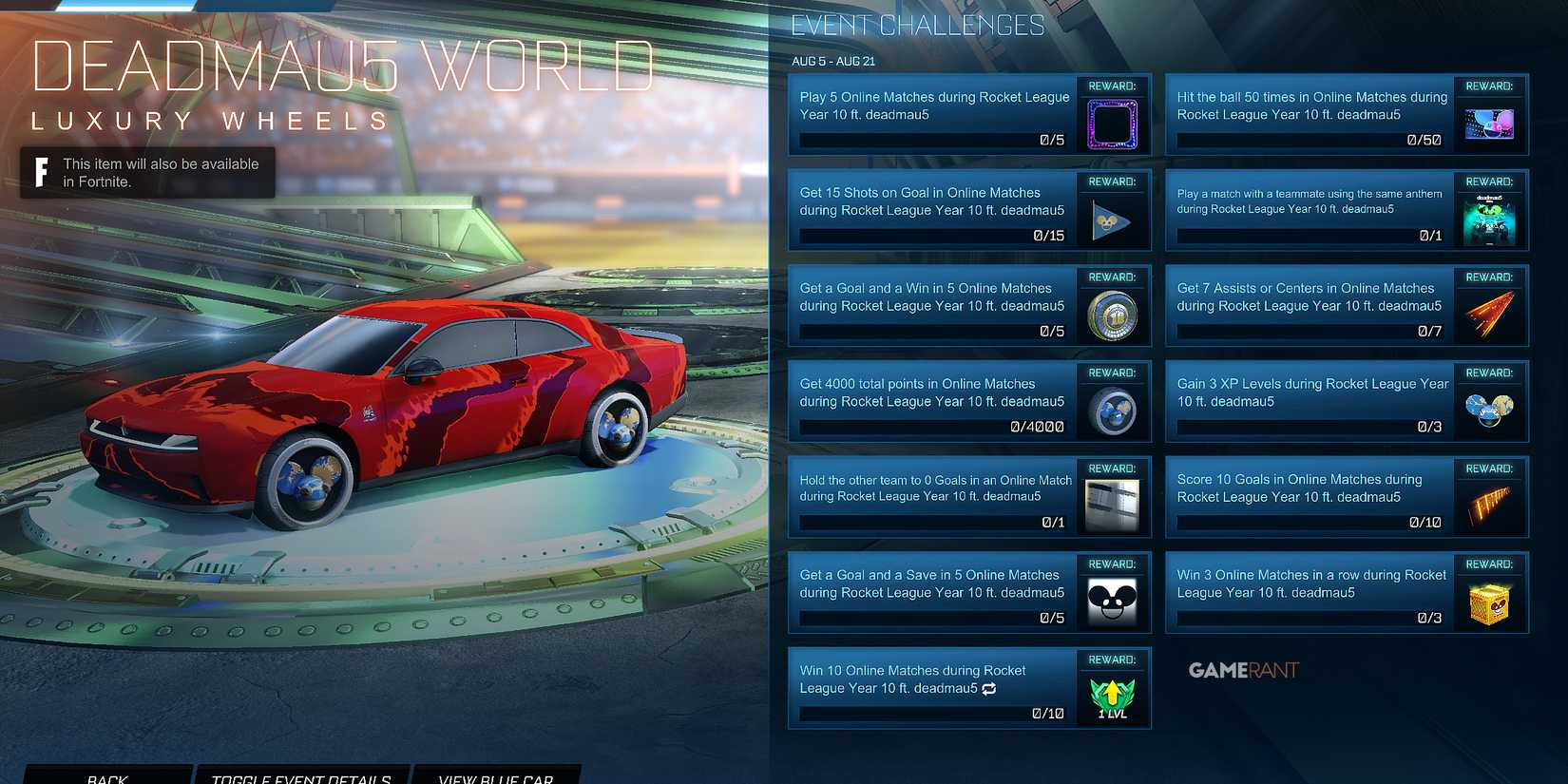Click the green XP level reward icon

[1112, 696]
